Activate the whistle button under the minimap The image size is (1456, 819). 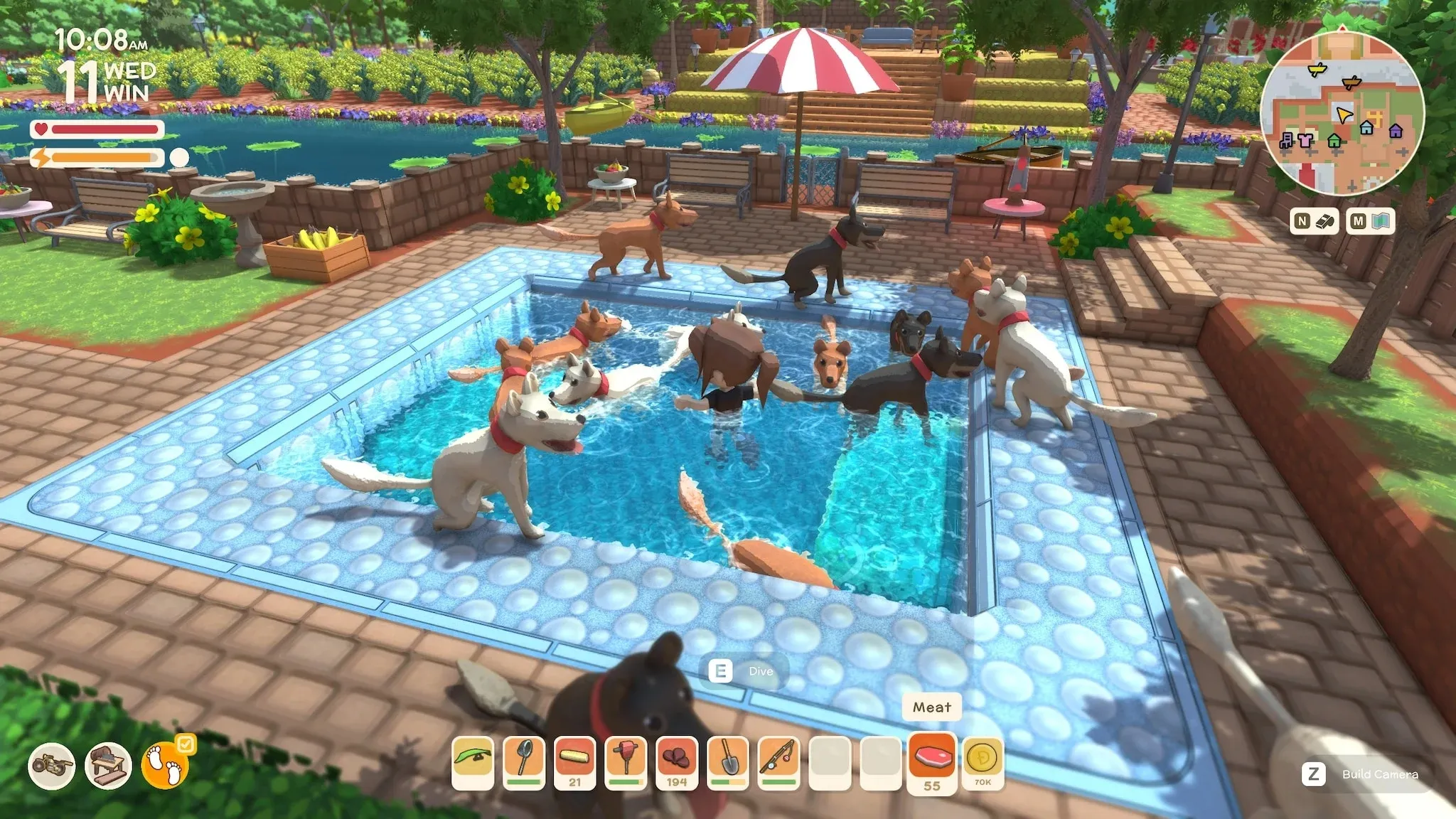(x=1314, y=221)
